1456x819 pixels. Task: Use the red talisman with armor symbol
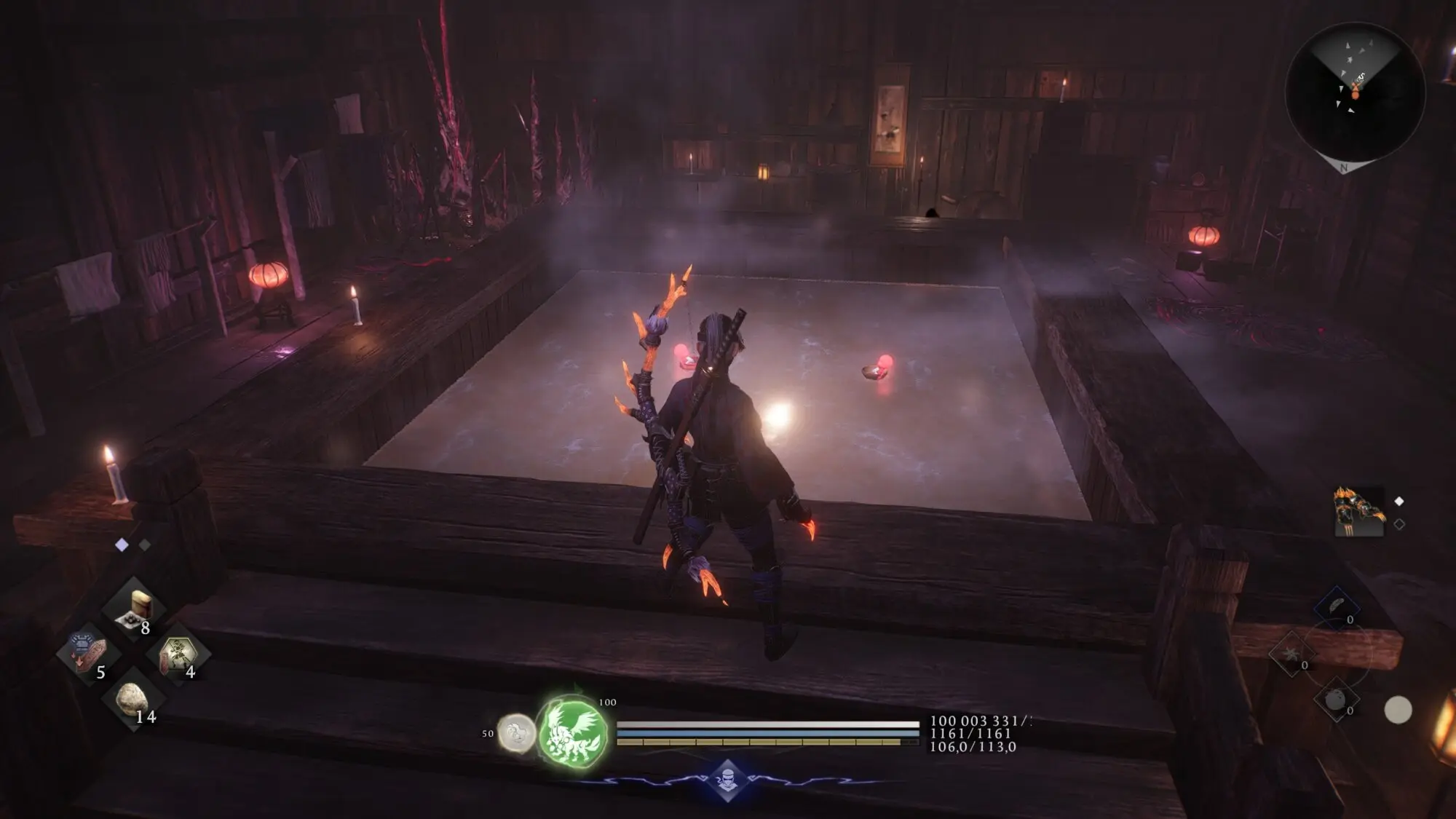[x=87, y=652]
